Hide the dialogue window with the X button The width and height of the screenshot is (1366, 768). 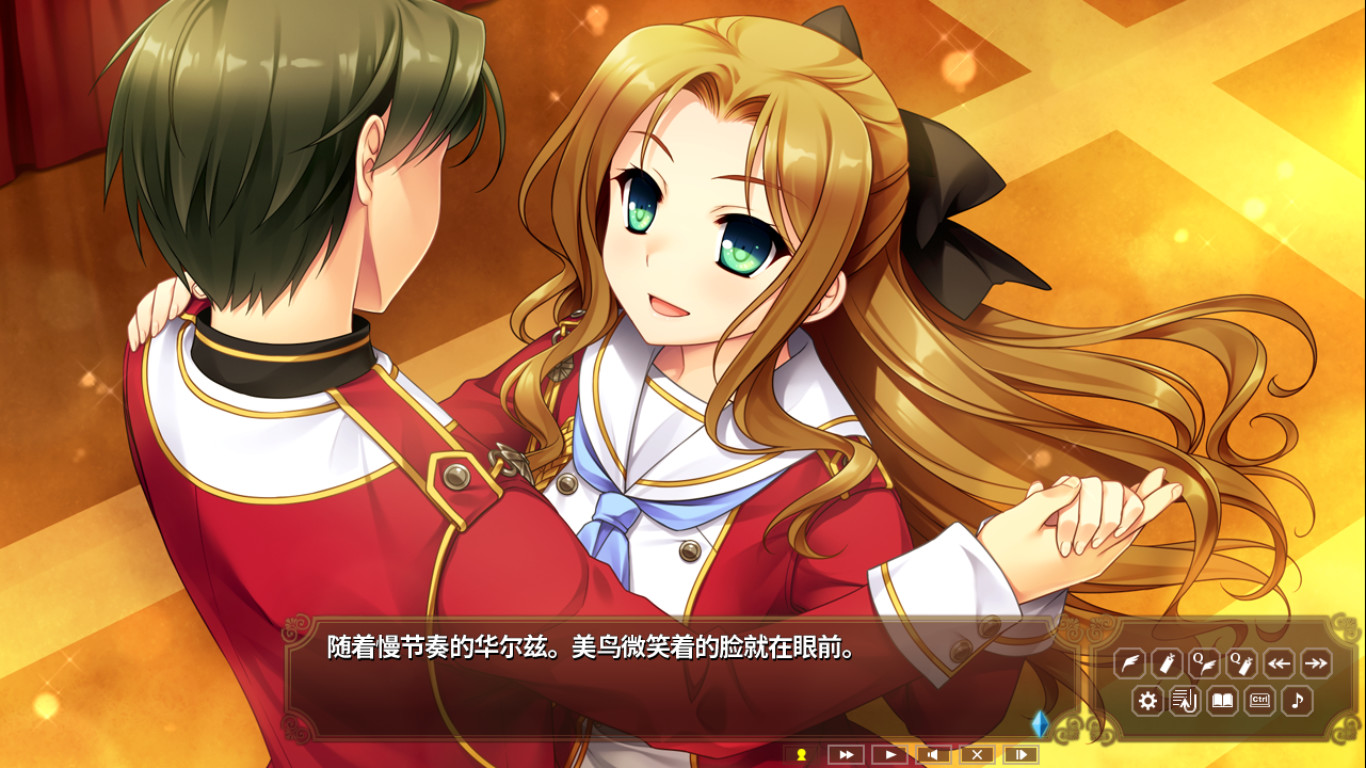pyautogui.click(x=977, y=754)
